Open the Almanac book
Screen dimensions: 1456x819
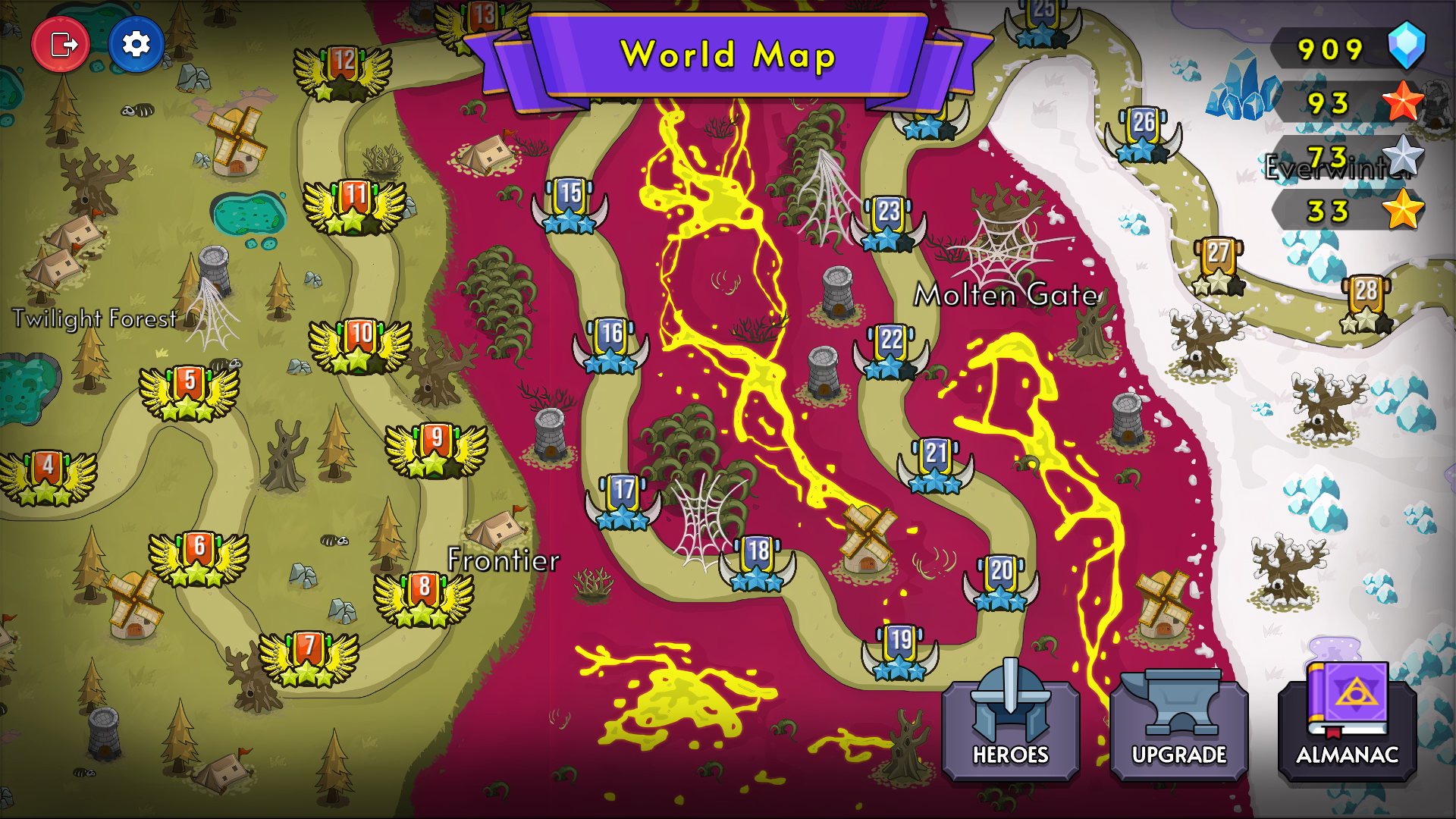point(1347,720)
